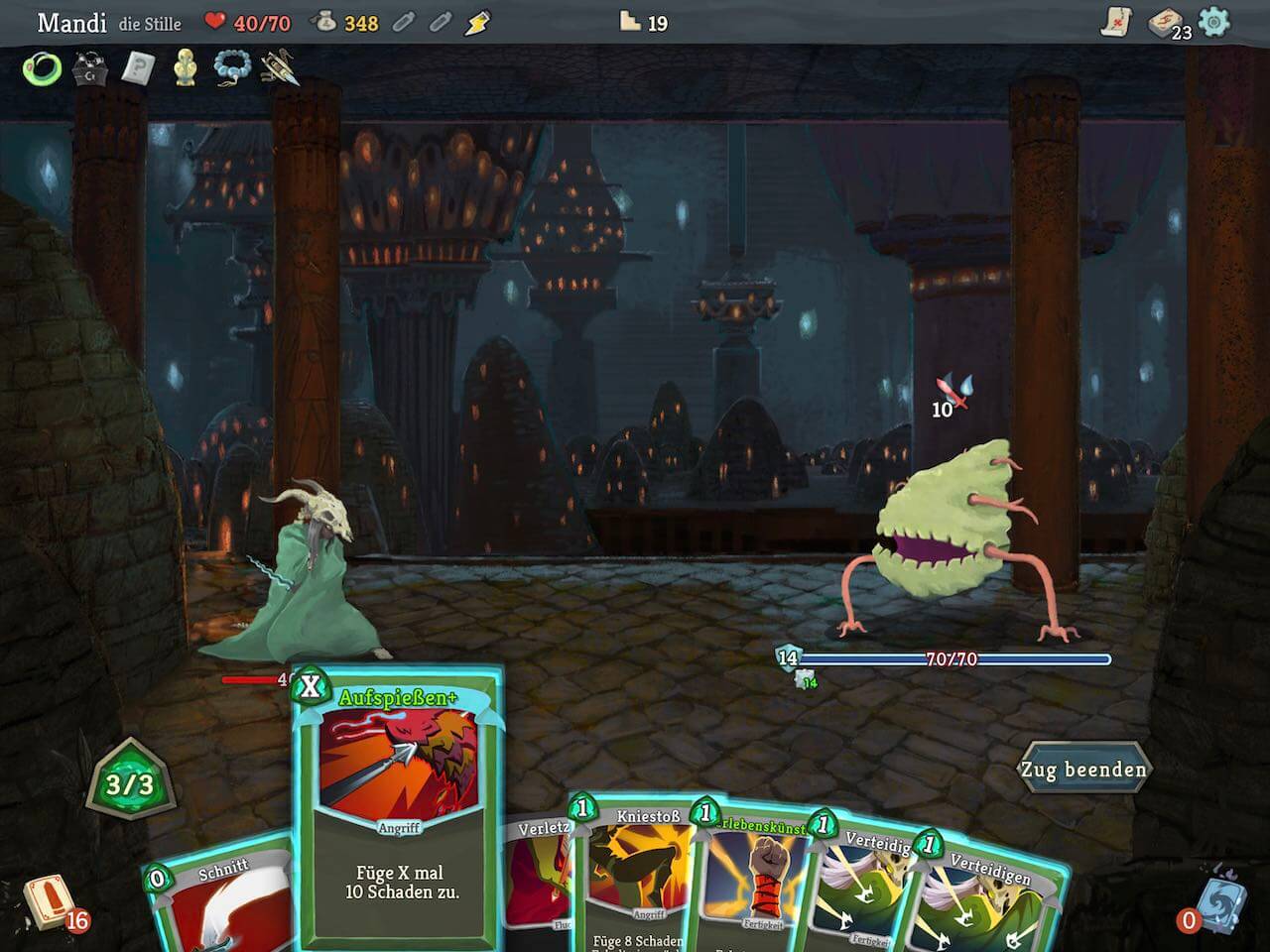Viewport: 1270px width, 952px height.
Task: End the turn with Zug beenden
Action: click(1083, 770)
